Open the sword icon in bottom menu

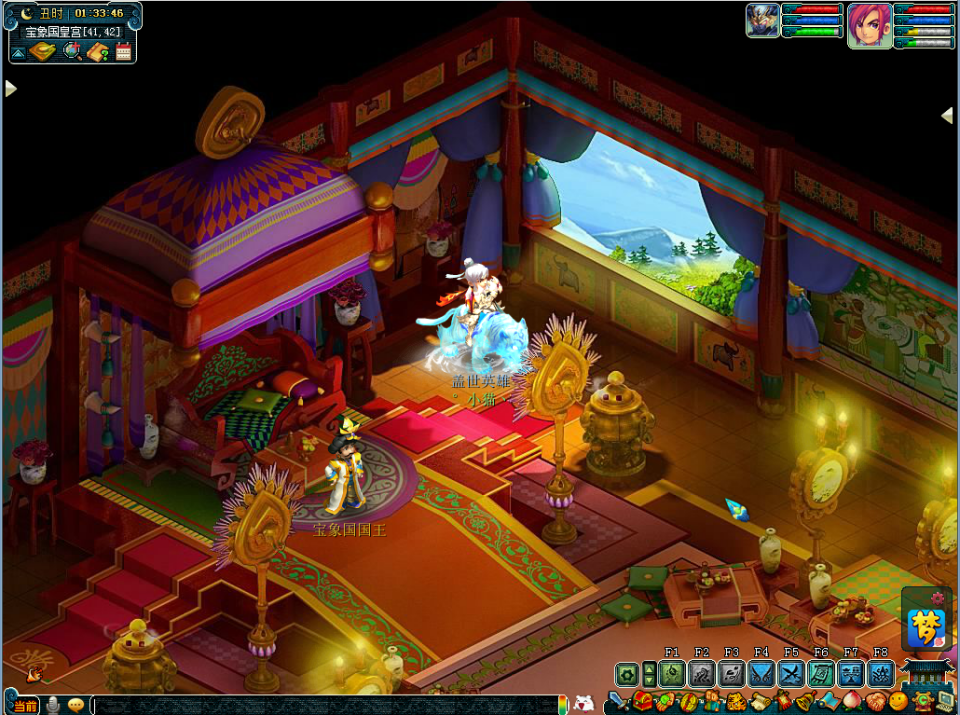click(x=617, y=703)
